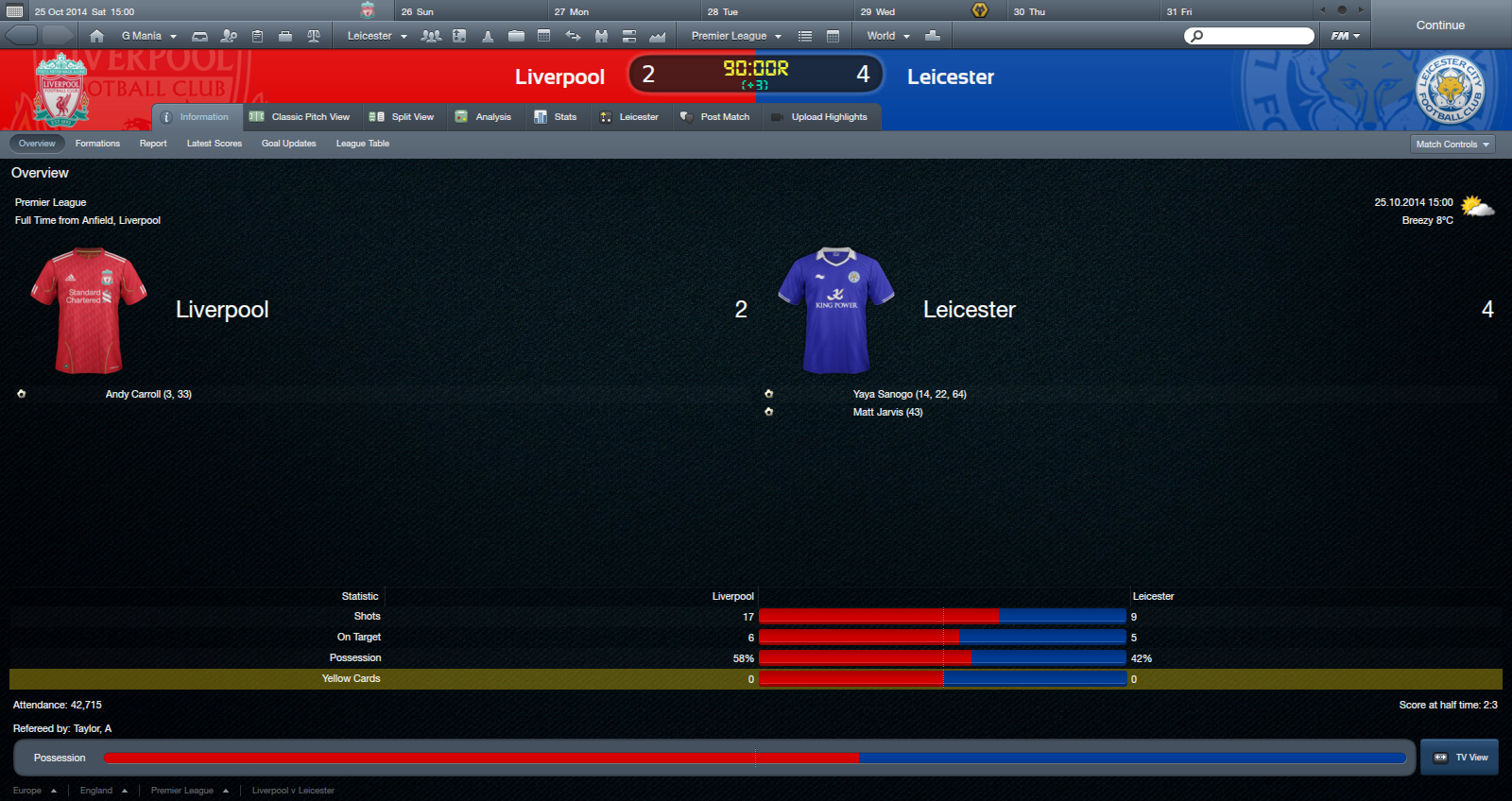Viewport: 1512px width, 801px height.
Task: Open the Analysis tab
Action: (x=483, y=117)
